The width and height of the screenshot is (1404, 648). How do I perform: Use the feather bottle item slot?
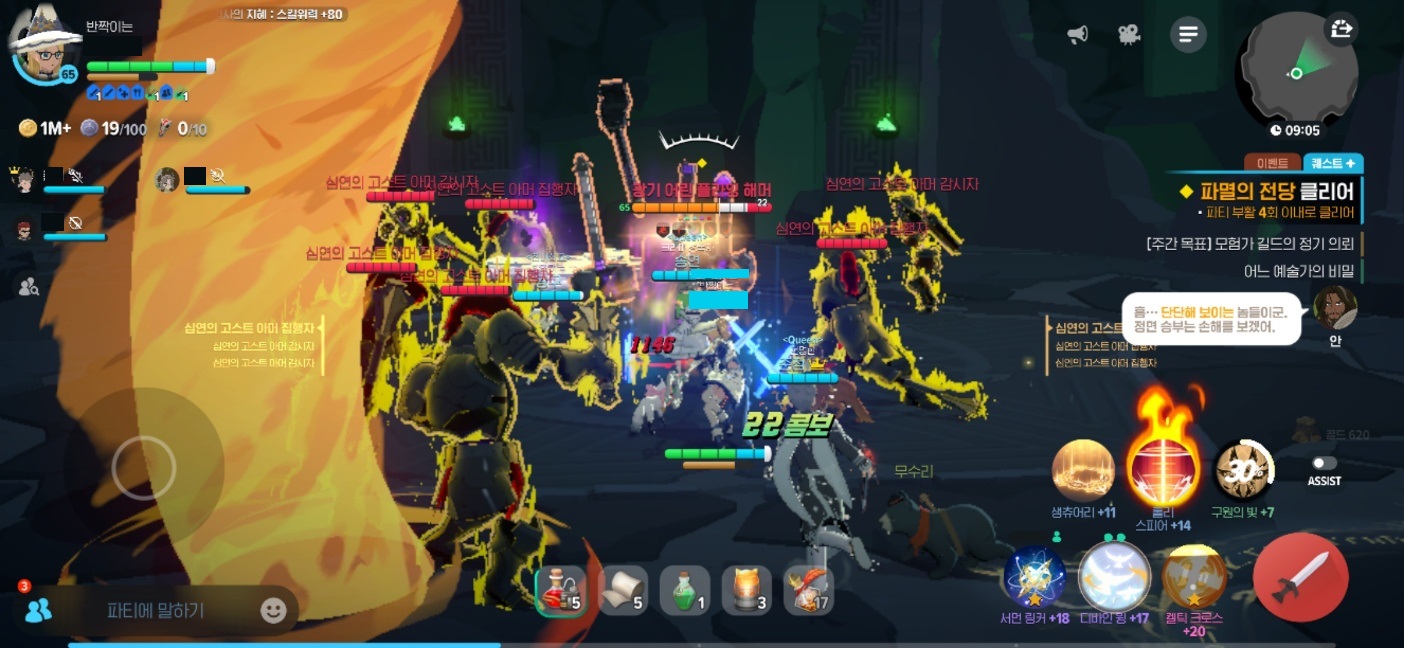[808, 590]
